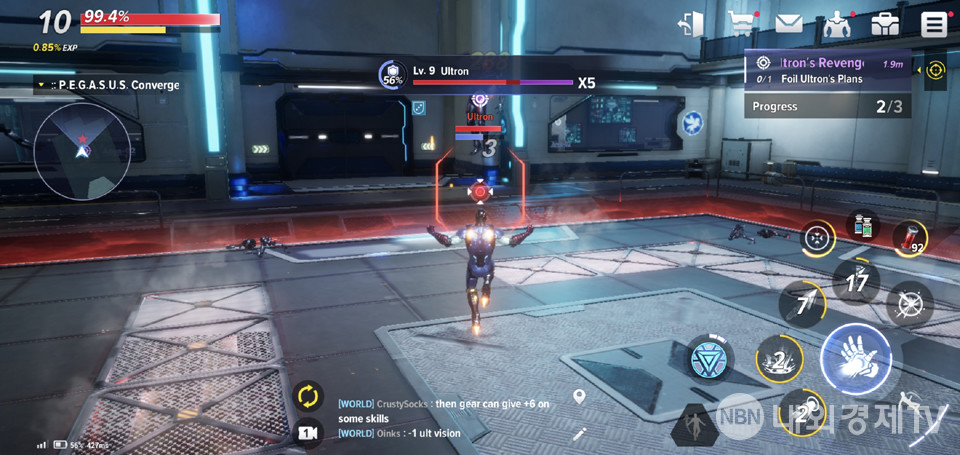Open the WORLD chat box
Viewport: 960px width, 455px height.
coord(440,417)
